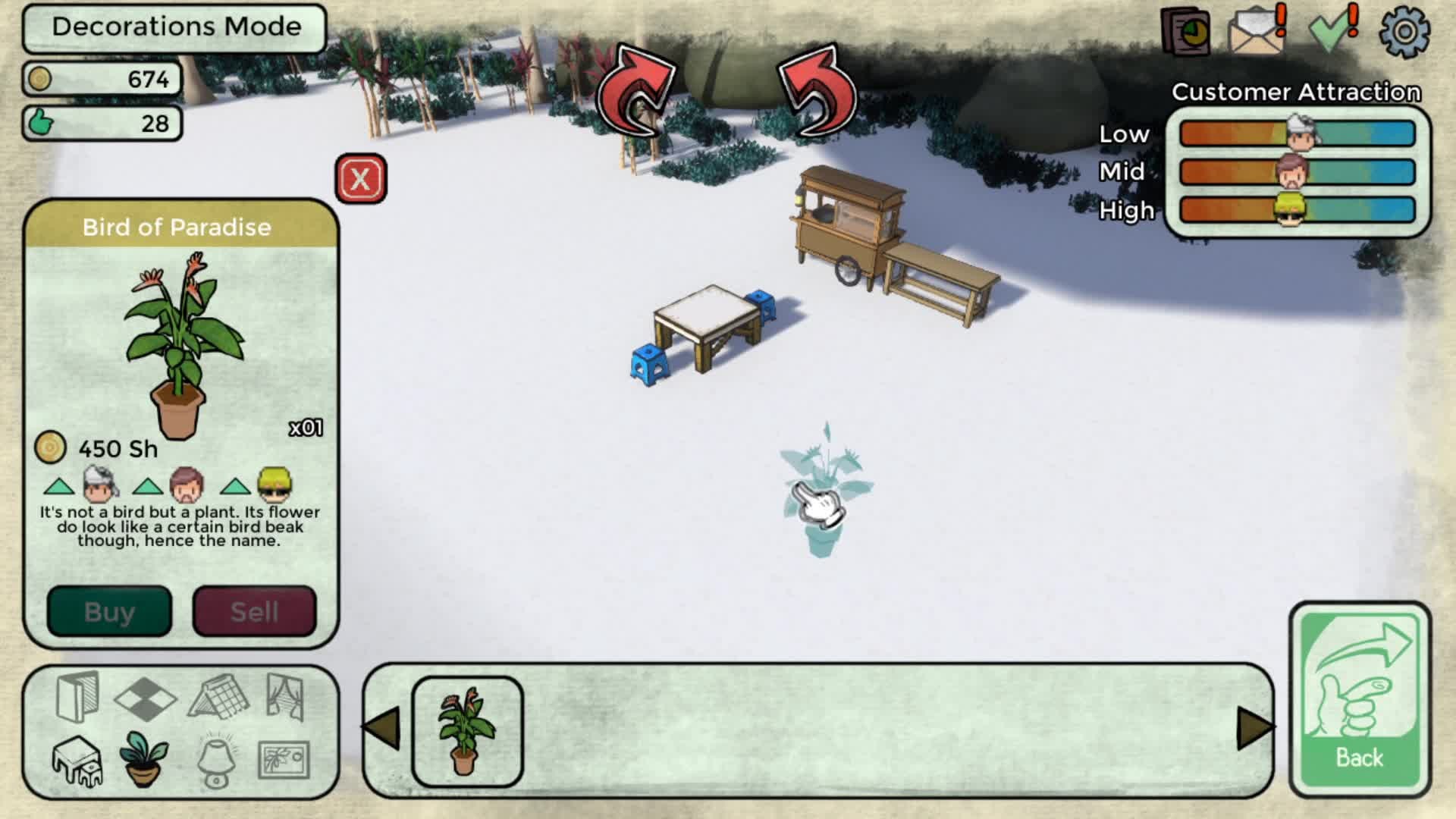This screenshot has width=1456, height=819.
Task: Open the mail envelope icon
Action: tap(1257, 32)
